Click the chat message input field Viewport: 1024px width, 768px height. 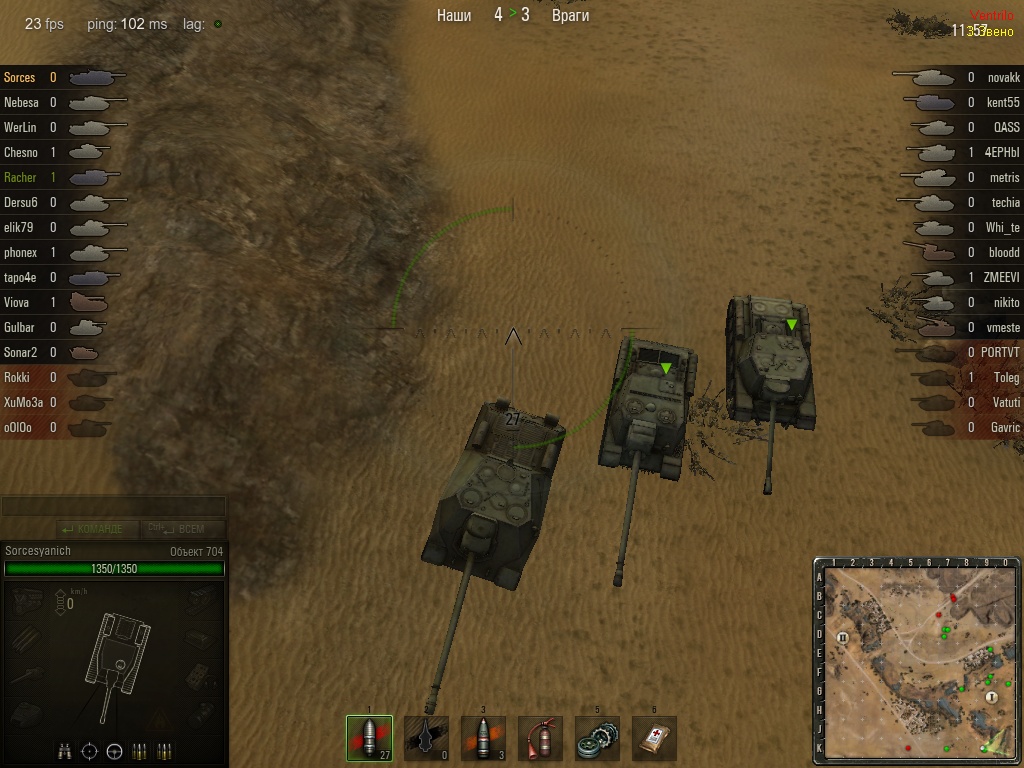[113, 507]
